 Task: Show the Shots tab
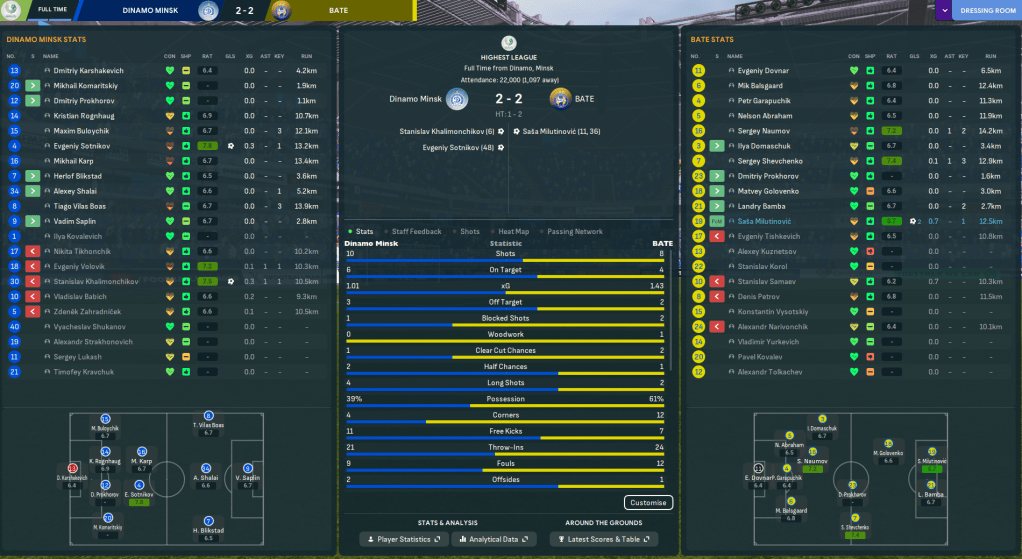[470, 232]
